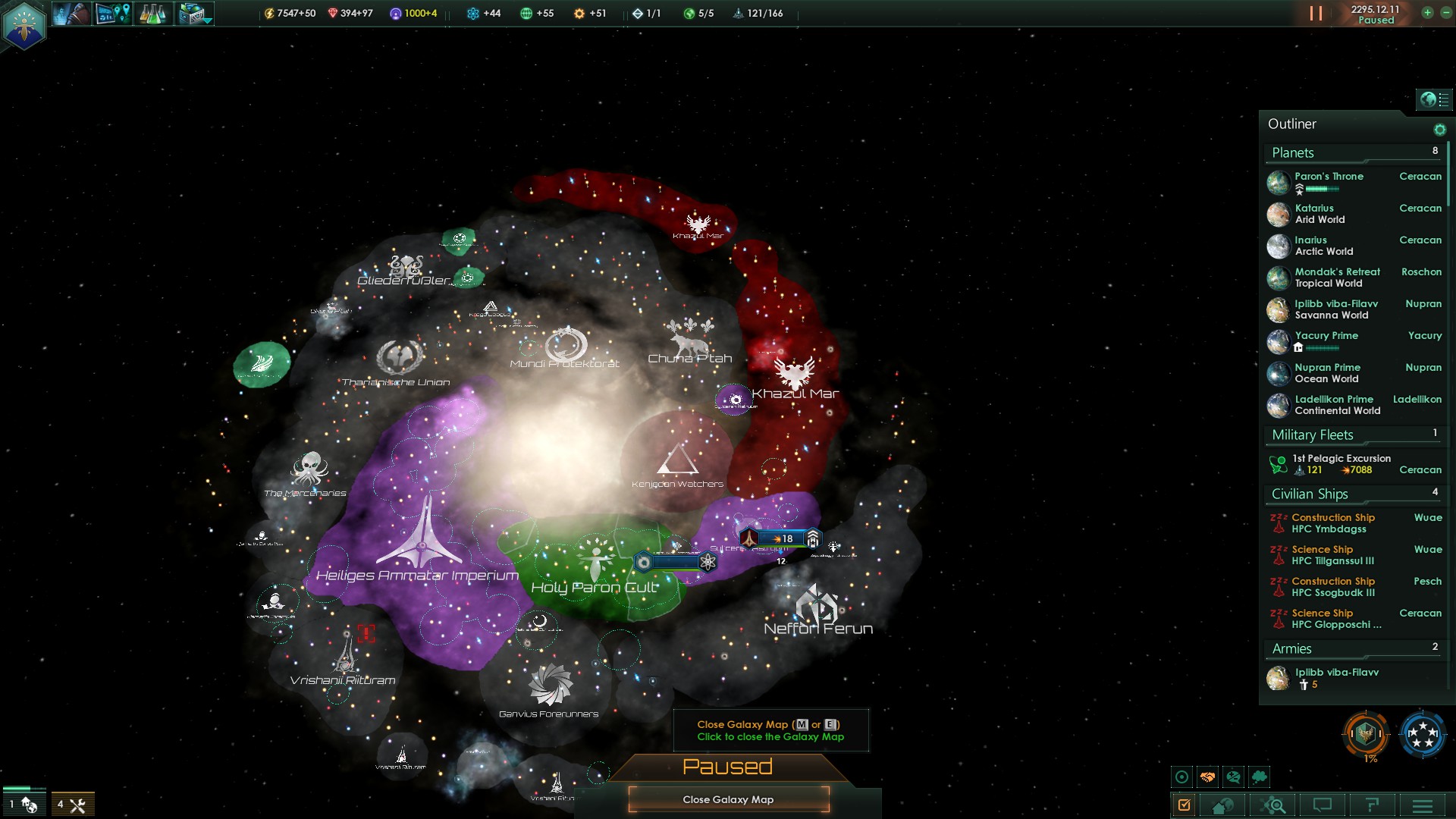The height and width of the screenshot is (819, 1456).
Task: Decrease game speed with the minus button
Action: [x=1445, y=13]
